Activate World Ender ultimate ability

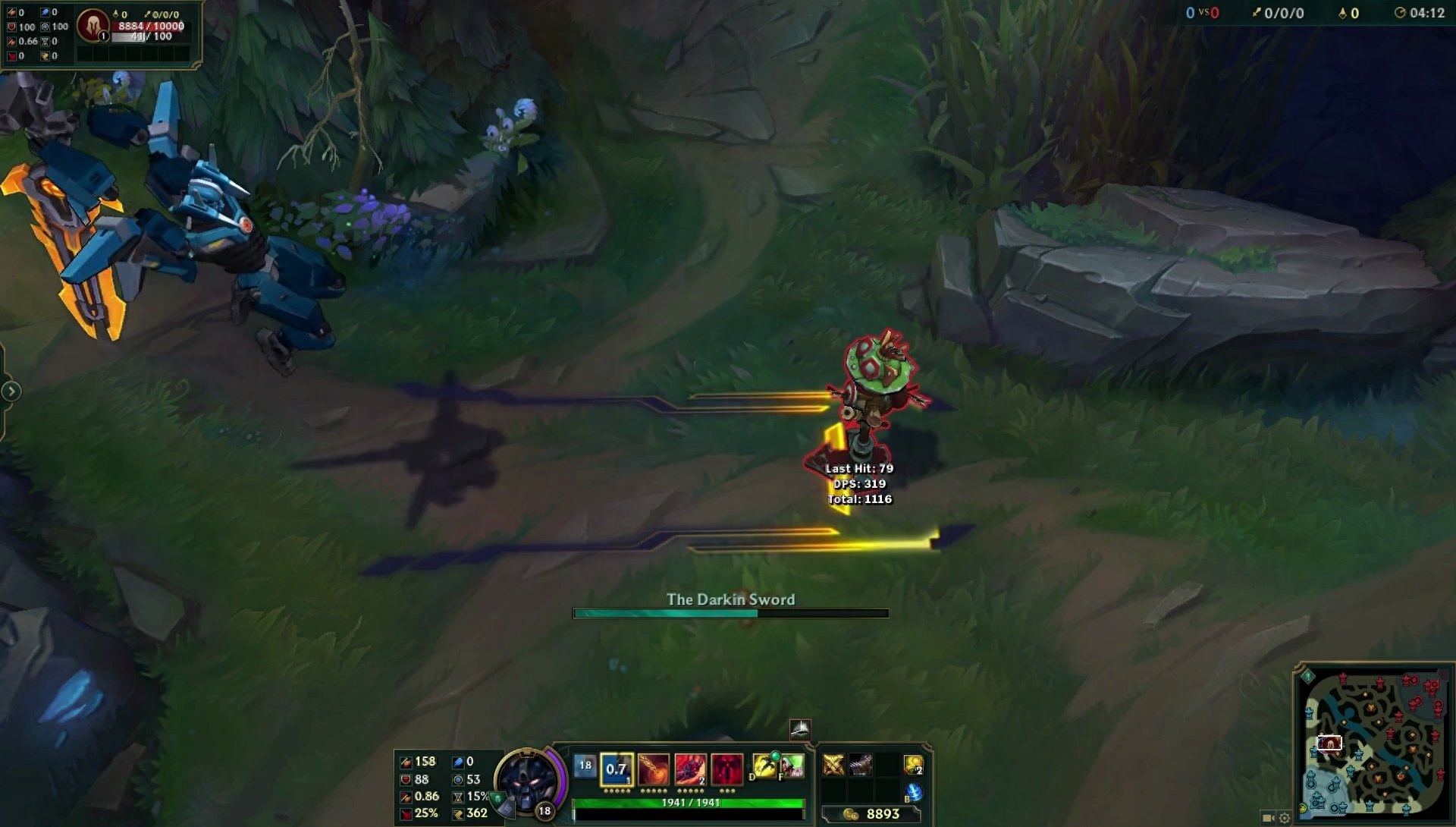(x=726, y=769)
